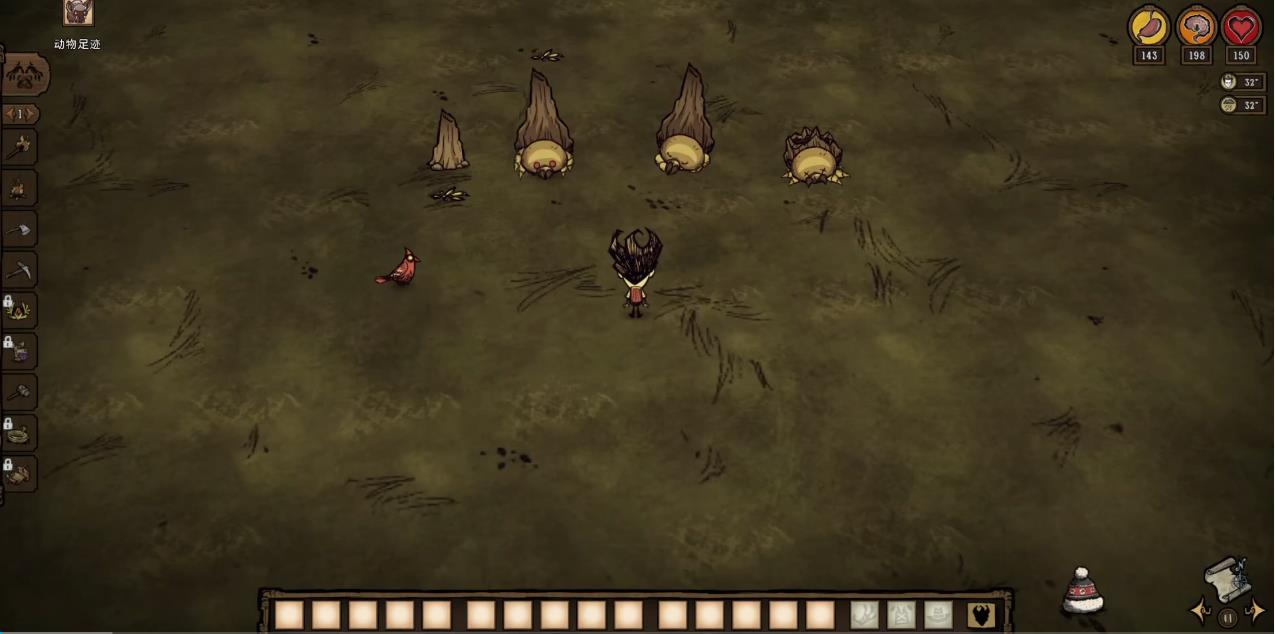
Task: Click the beard storage slot
Action: point(982,615)
